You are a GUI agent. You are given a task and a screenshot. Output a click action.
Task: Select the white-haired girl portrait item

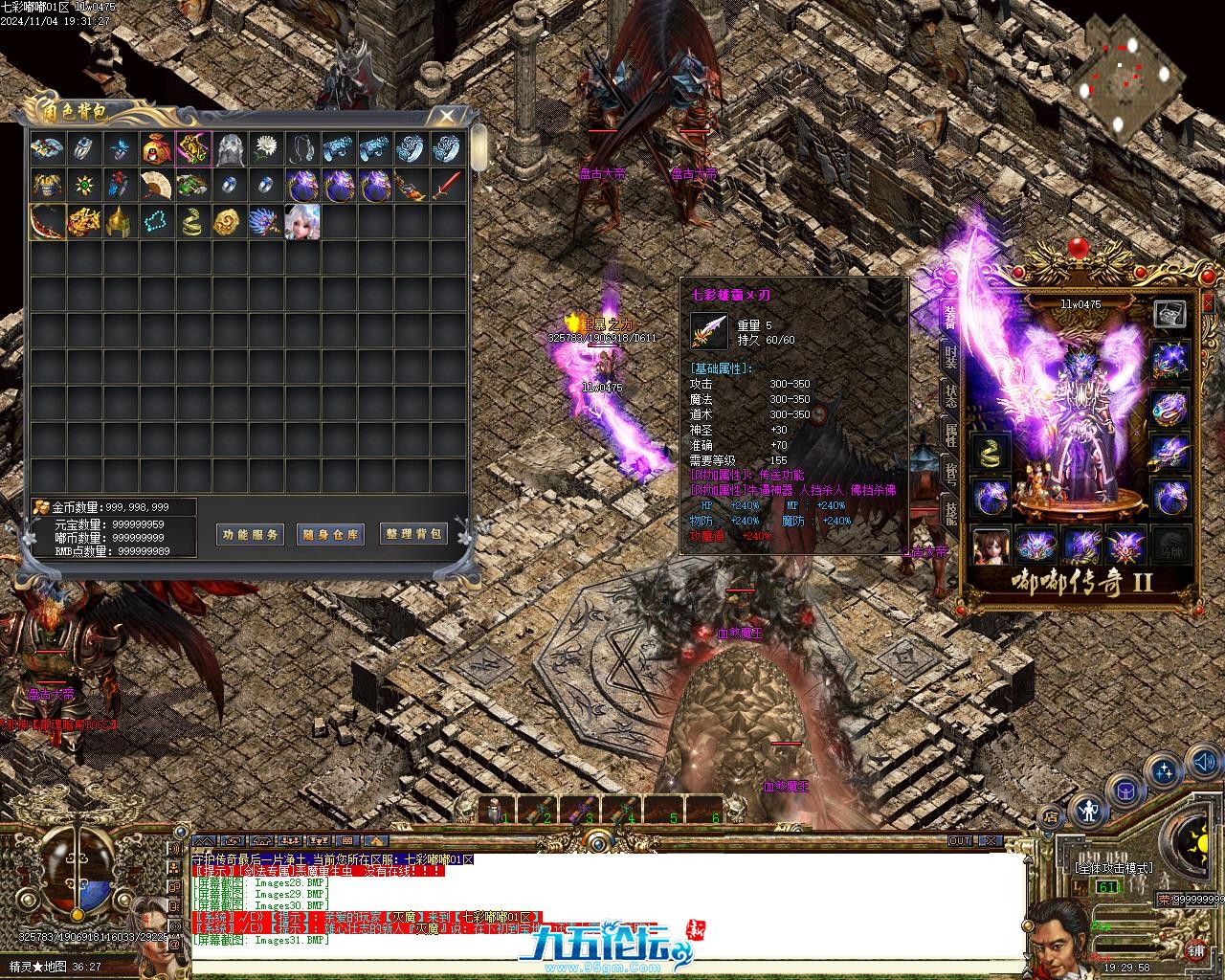coord(302,221)
